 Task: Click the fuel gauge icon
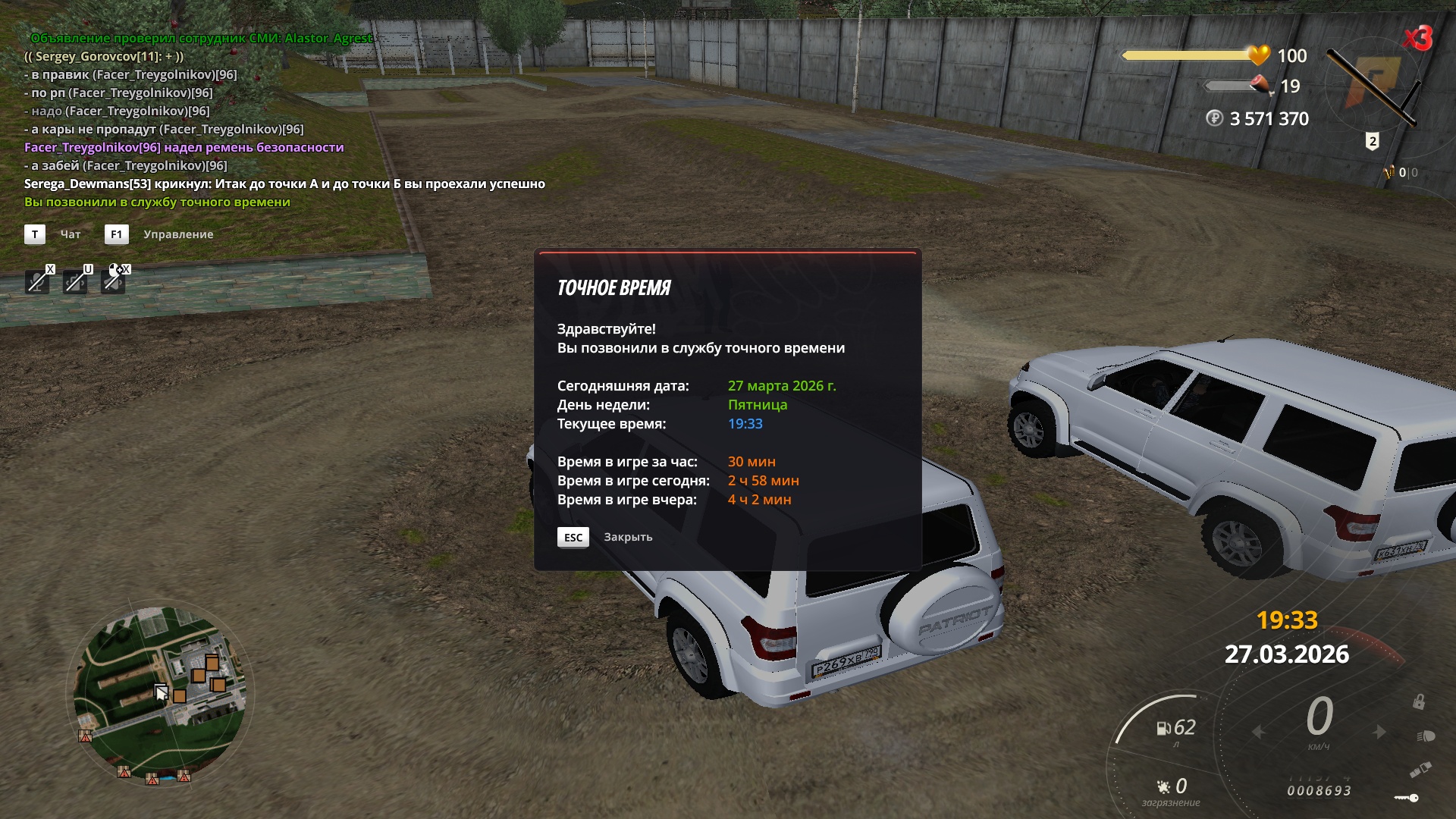[1163, 729]
